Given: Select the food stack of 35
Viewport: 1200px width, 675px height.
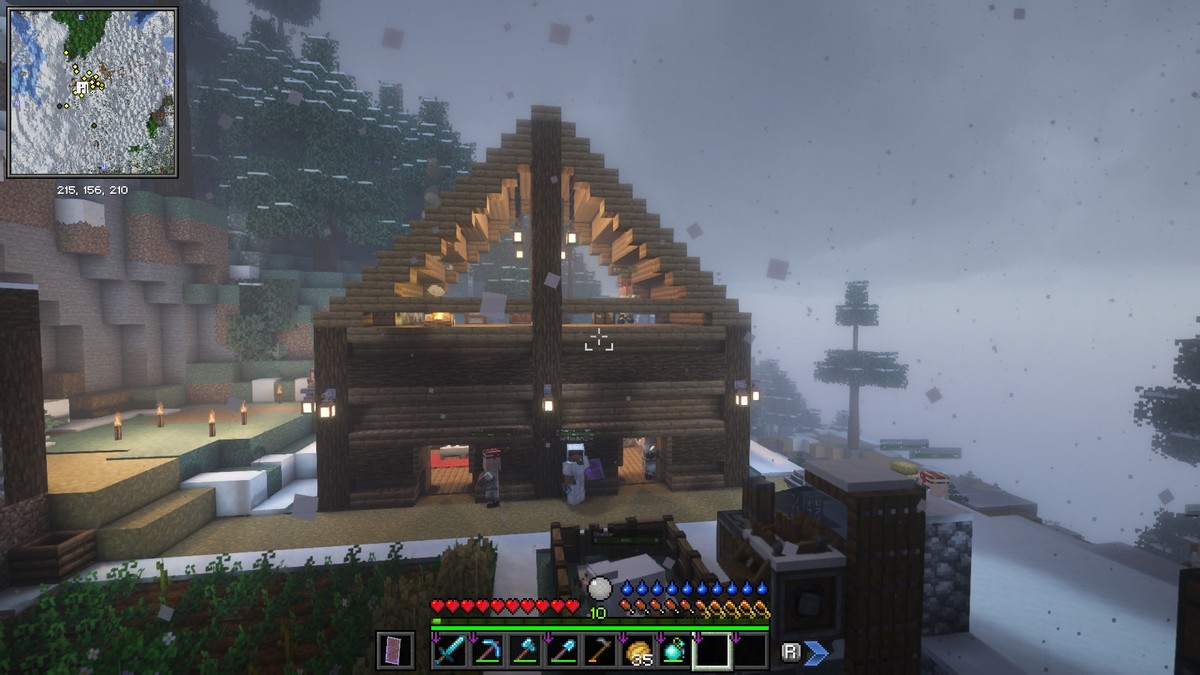Looking at the screenshot, I should (x=637, y=651).
